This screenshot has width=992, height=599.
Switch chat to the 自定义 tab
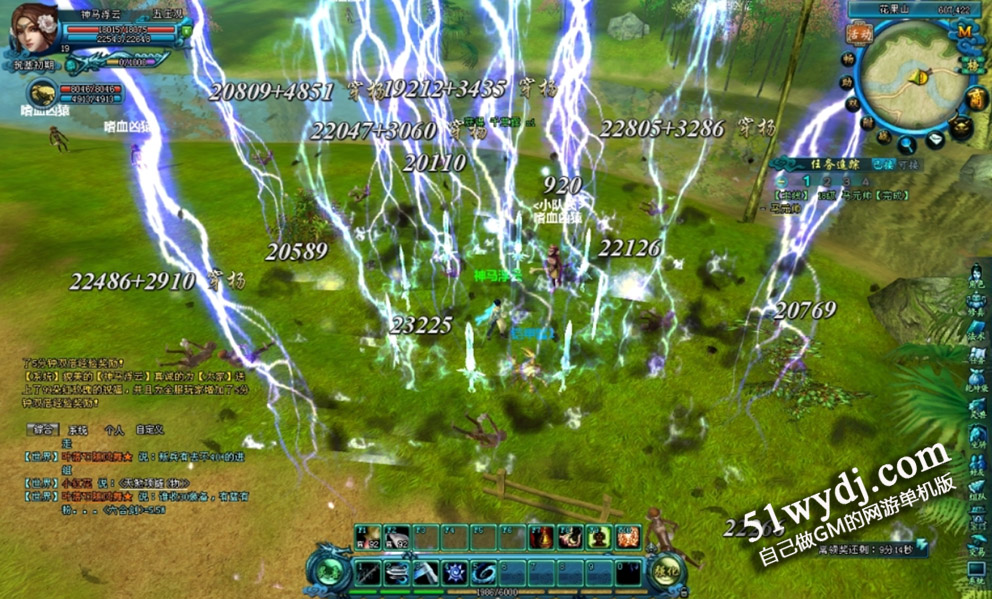pyautogui.click(x=151, y=429)
